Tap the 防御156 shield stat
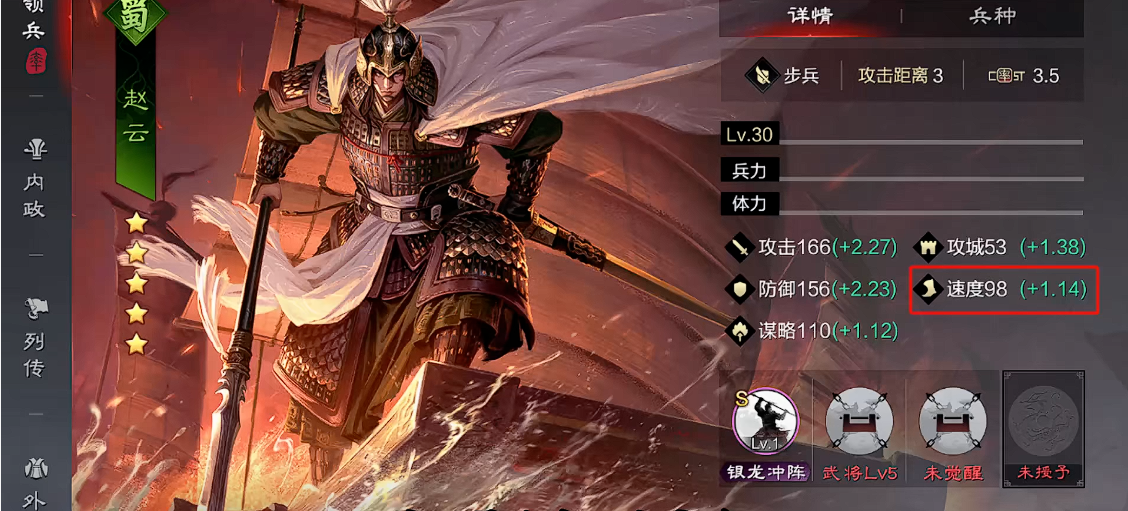The height and width of the screenshot is (511, 1128). point(812,289)
